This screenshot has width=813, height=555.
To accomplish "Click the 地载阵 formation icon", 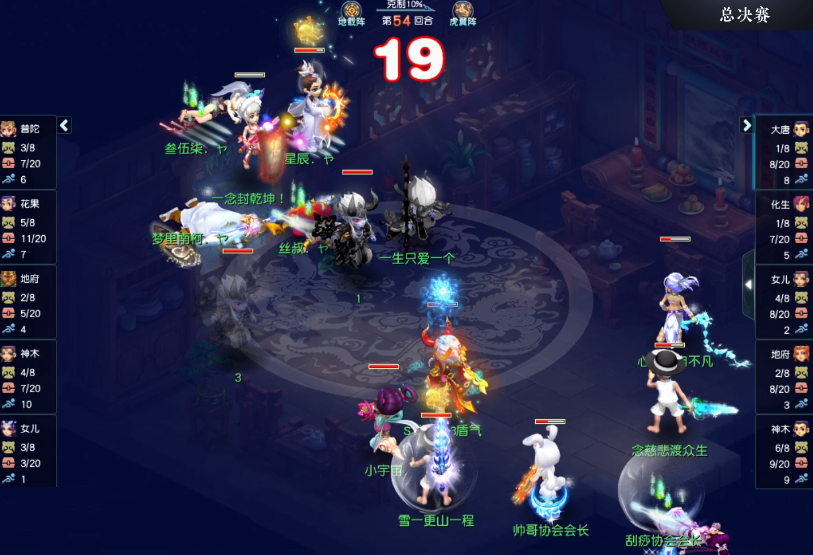I will point(352,12).
